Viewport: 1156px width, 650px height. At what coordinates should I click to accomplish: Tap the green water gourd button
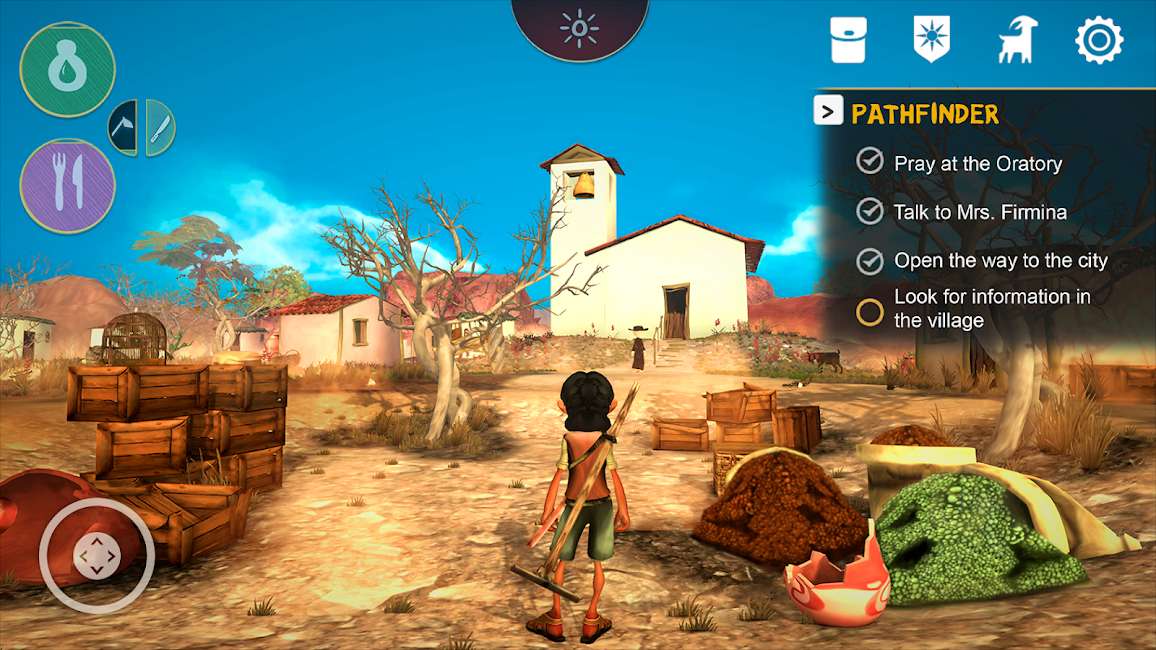tap(68, 69)
